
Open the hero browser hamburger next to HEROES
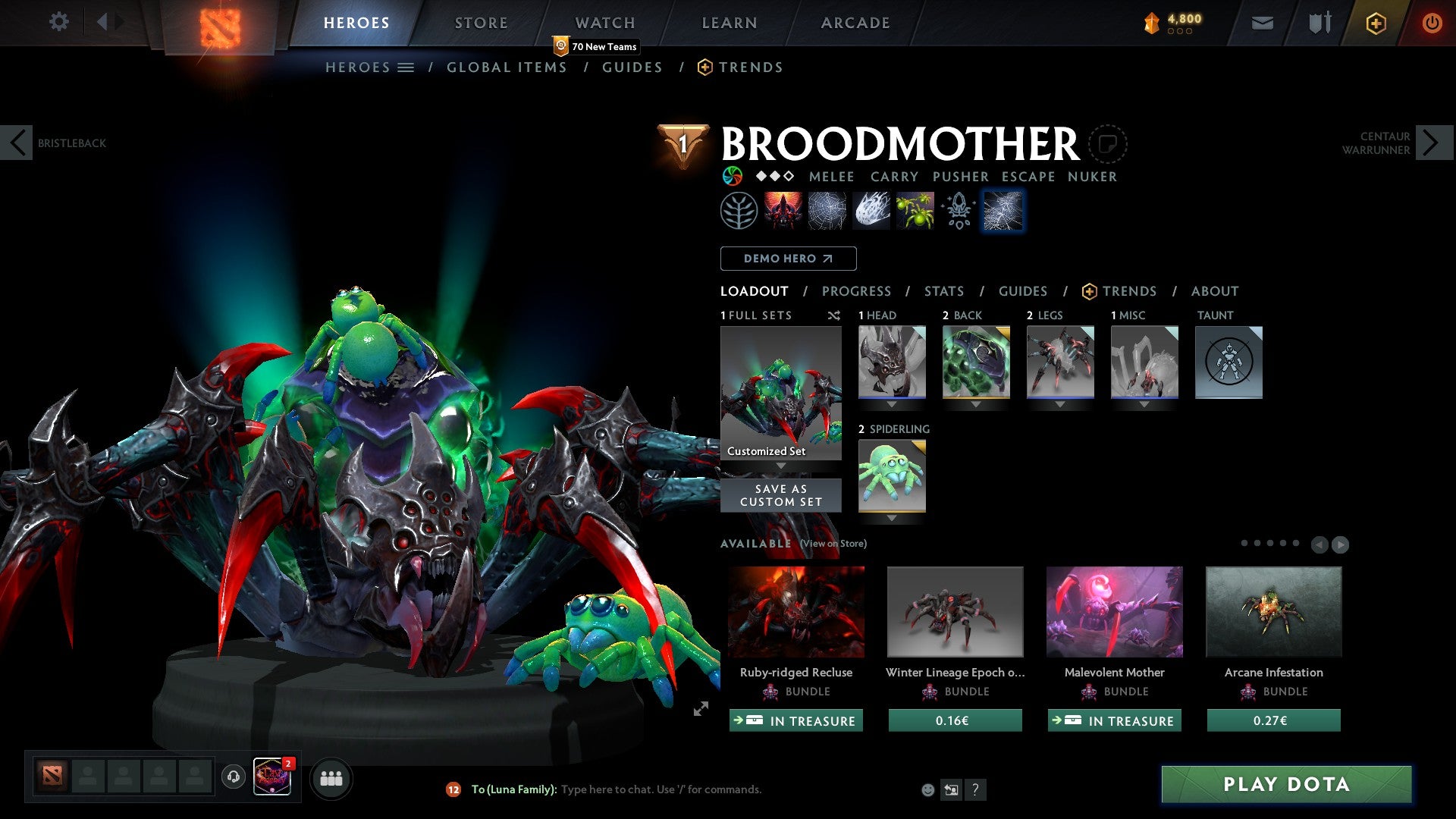[x=406, y=67]
